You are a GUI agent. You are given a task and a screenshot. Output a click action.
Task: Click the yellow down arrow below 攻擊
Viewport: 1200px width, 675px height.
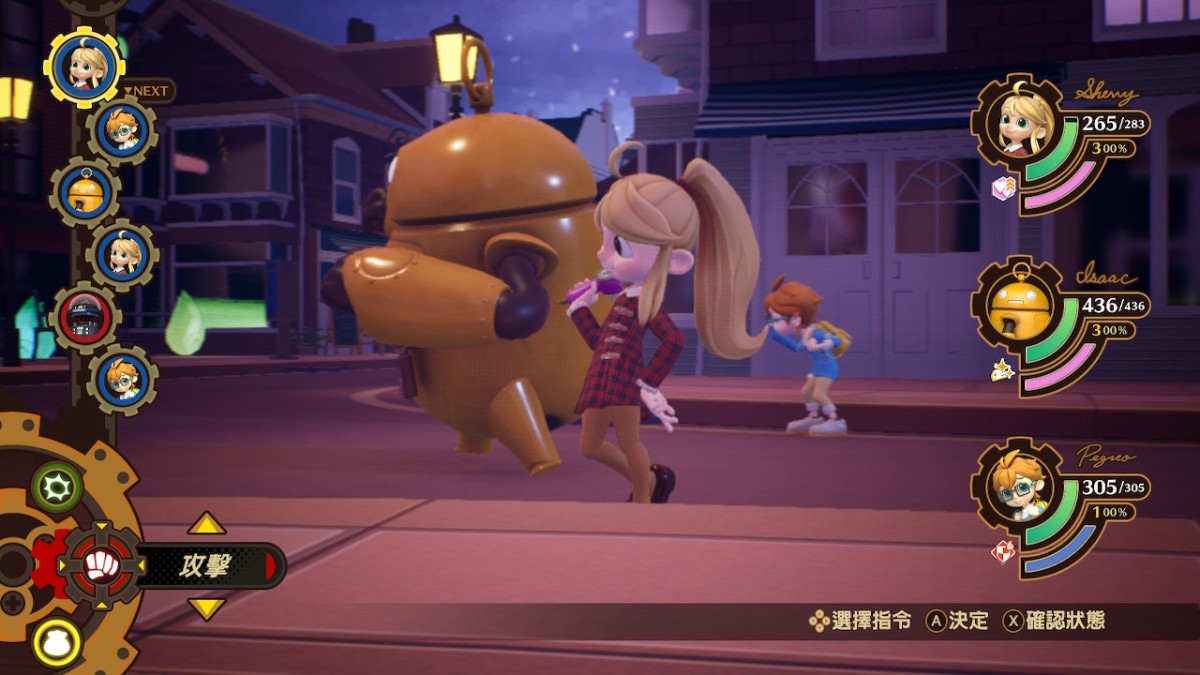point(207,607)
